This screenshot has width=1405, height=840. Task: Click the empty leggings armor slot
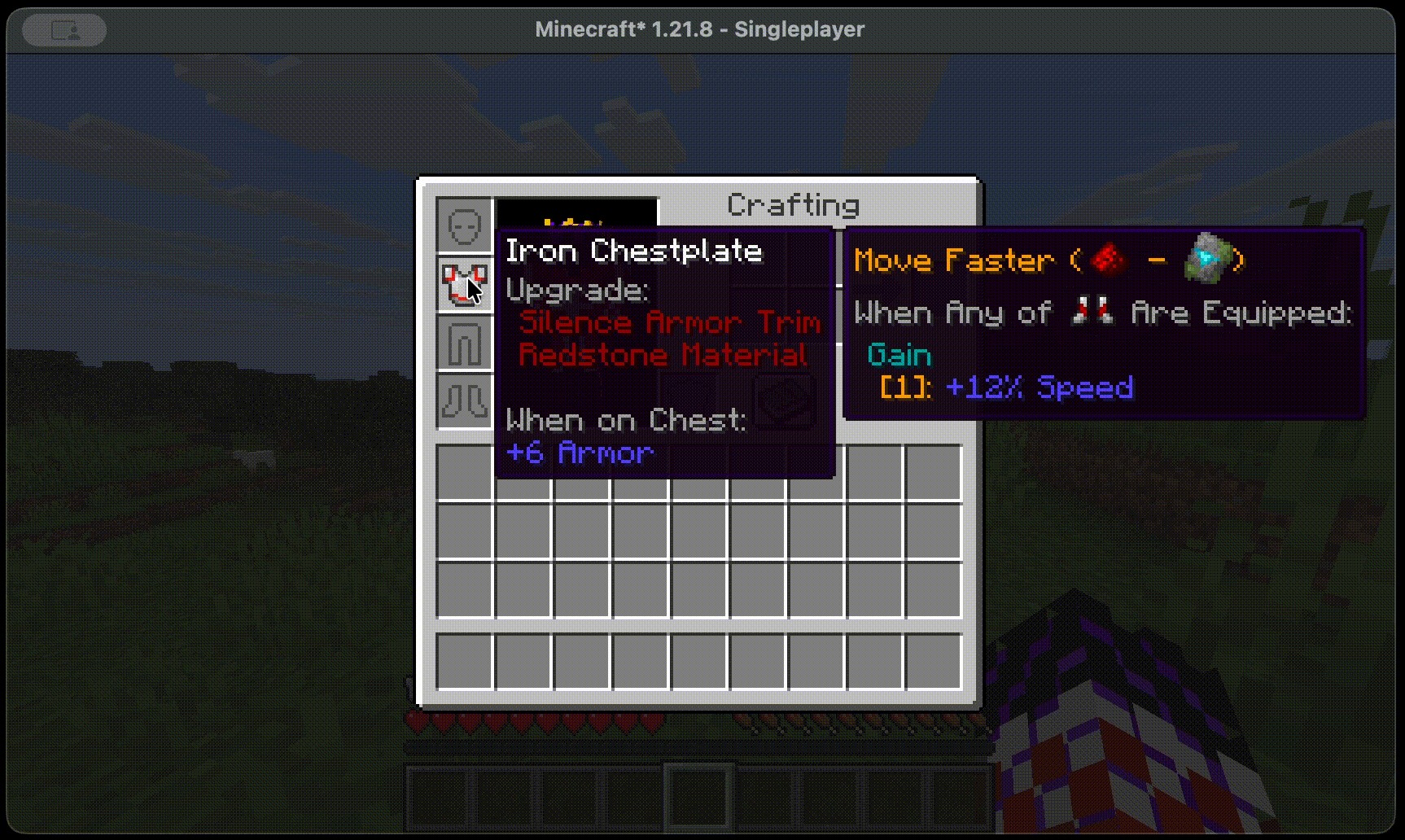[x=465, y=343]
